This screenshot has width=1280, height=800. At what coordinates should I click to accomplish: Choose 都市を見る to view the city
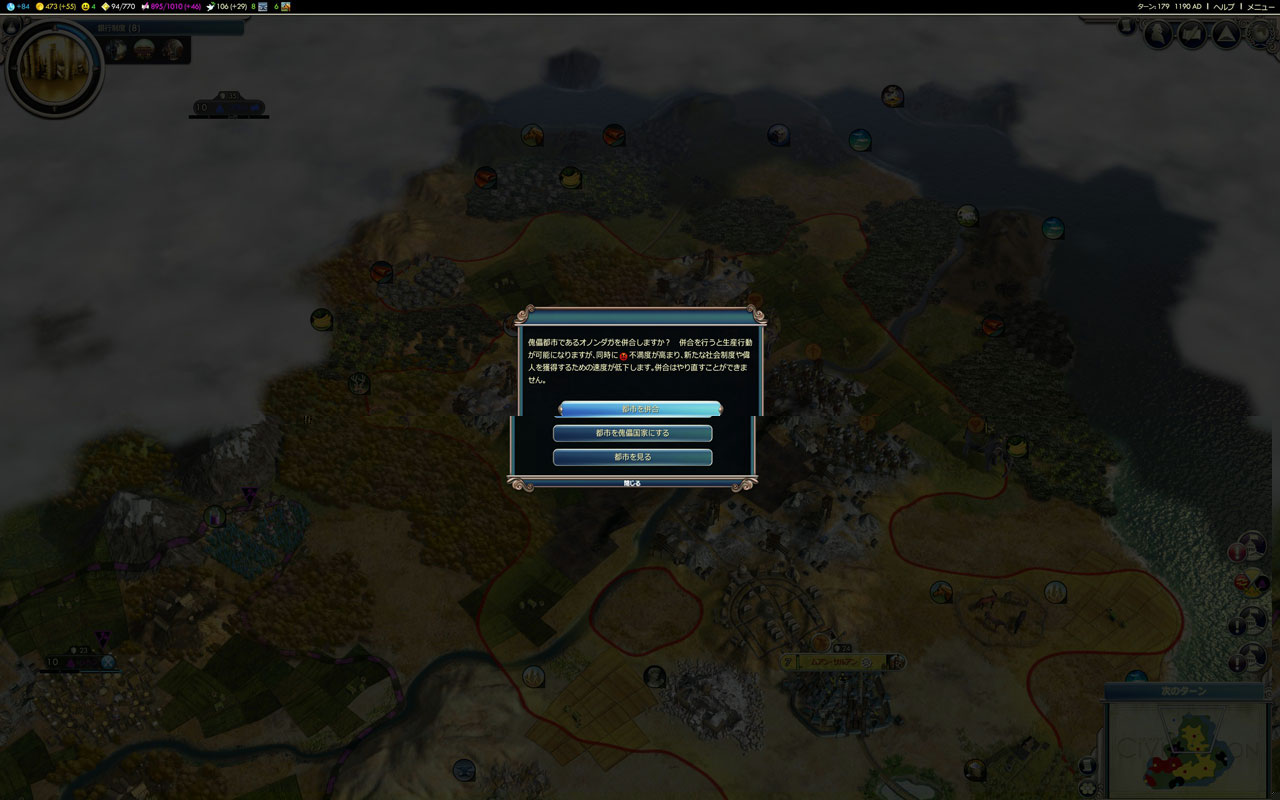coord(632,457)
